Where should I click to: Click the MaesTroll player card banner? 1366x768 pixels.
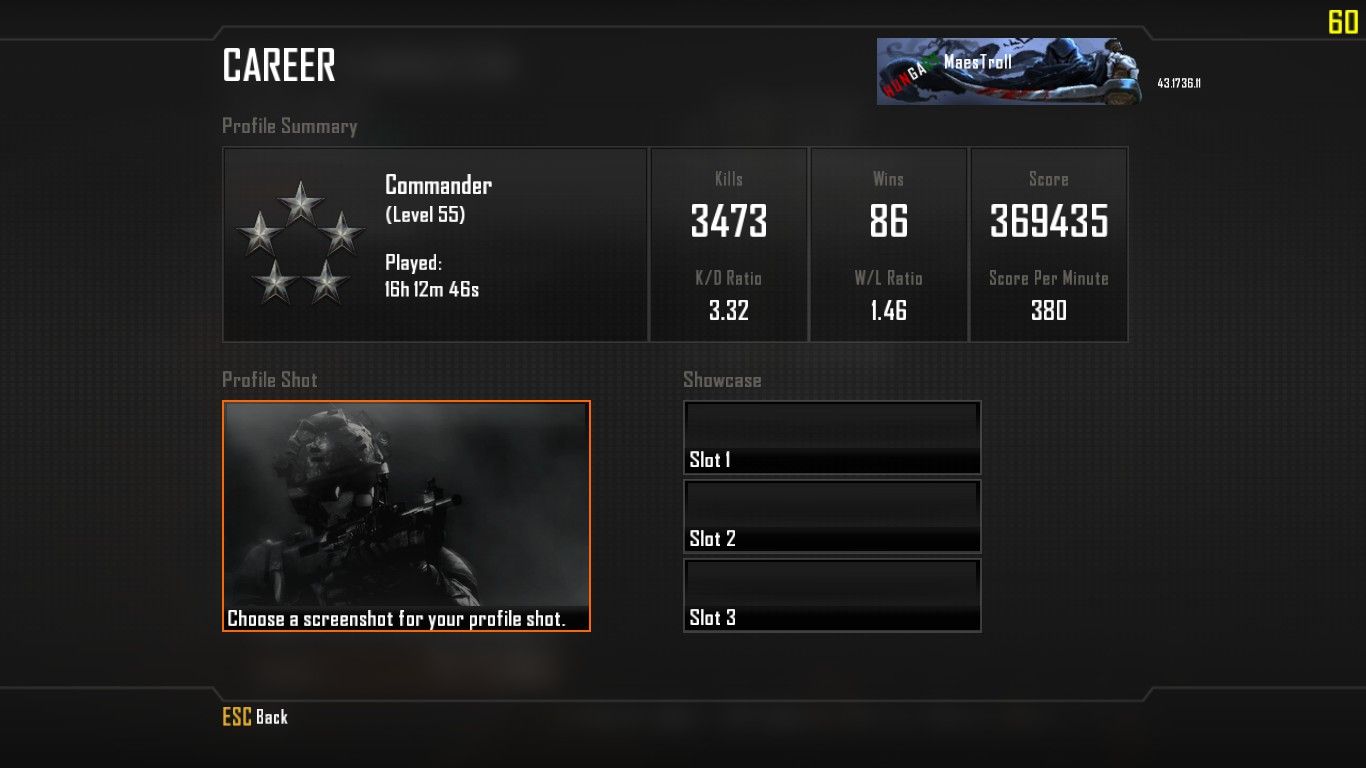(1009, 71)
